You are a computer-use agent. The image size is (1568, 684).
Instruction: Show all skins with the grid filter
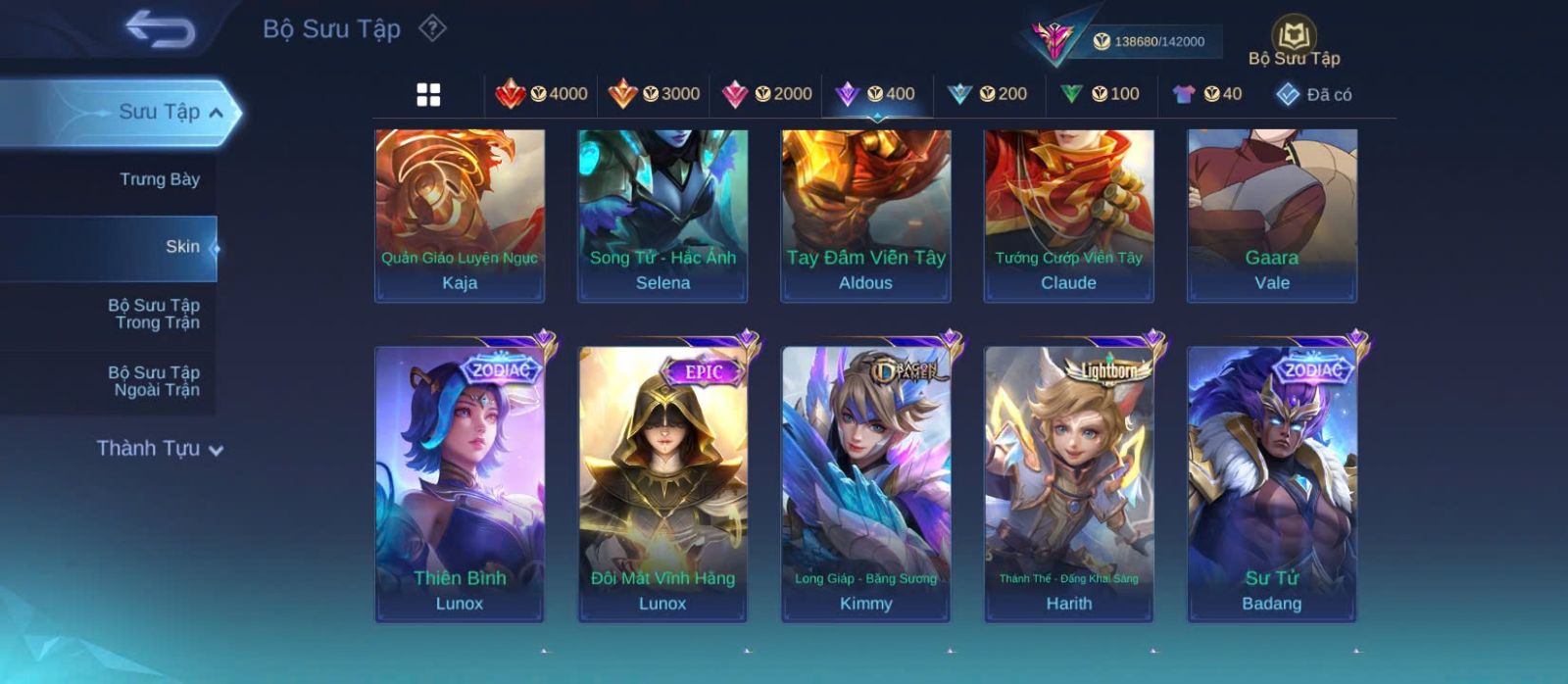coord(428,94)
